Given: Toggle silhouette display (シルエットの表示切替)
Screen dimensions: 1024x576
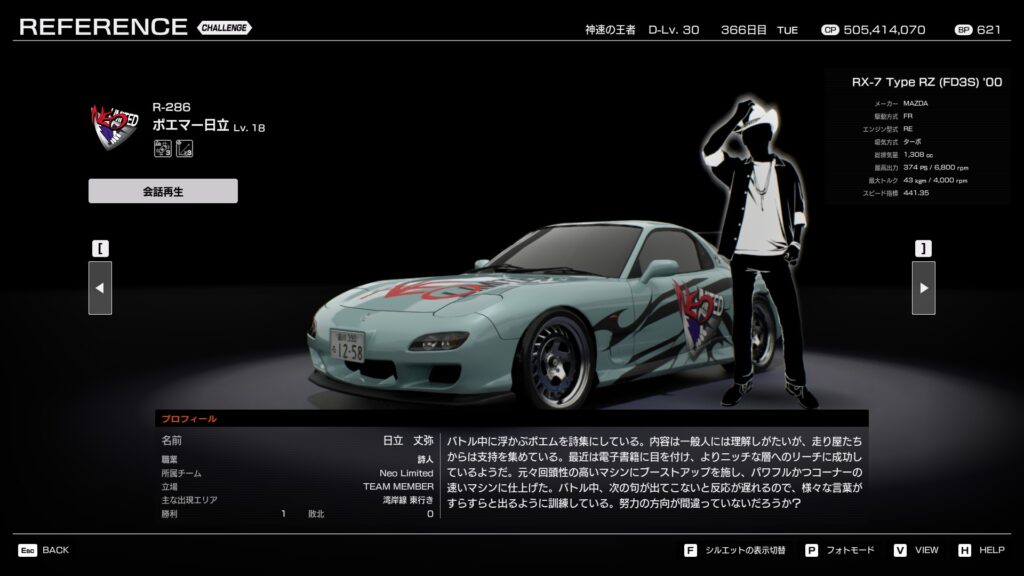Looking at the screenshot, I should click(x=735, y=550).
